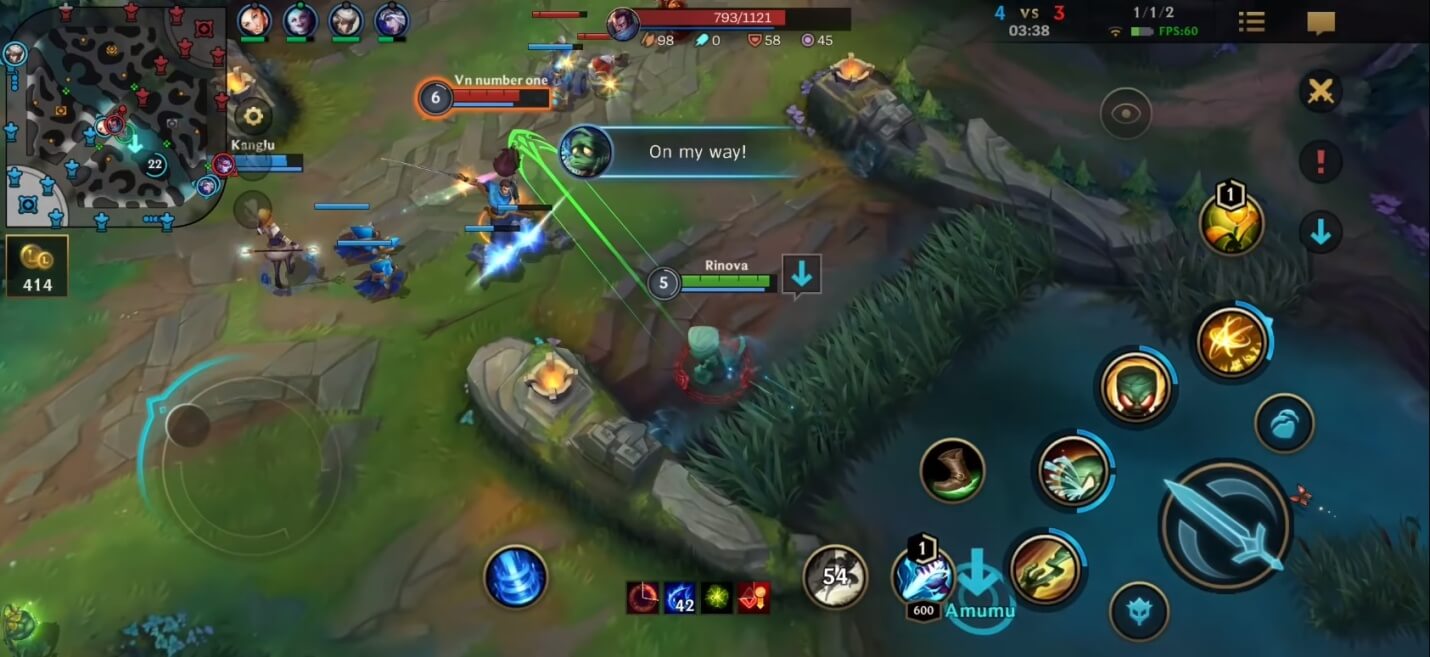Screen dimensions: 1430x657
Task: Tap the recall button with blue swirl
Action: [x=516, y=577]
